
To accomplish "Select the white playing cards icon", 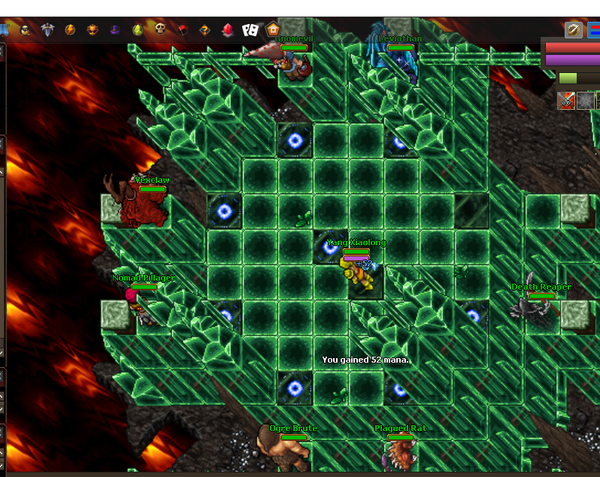I will (x=250, y=30).
